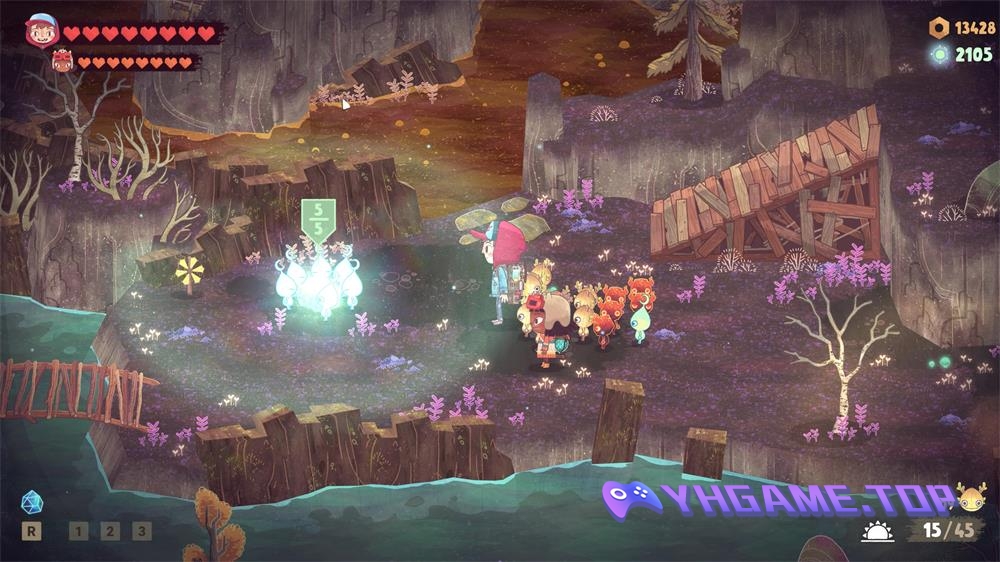Select the small red-haired companion portrait

click(x=64, y=62)
